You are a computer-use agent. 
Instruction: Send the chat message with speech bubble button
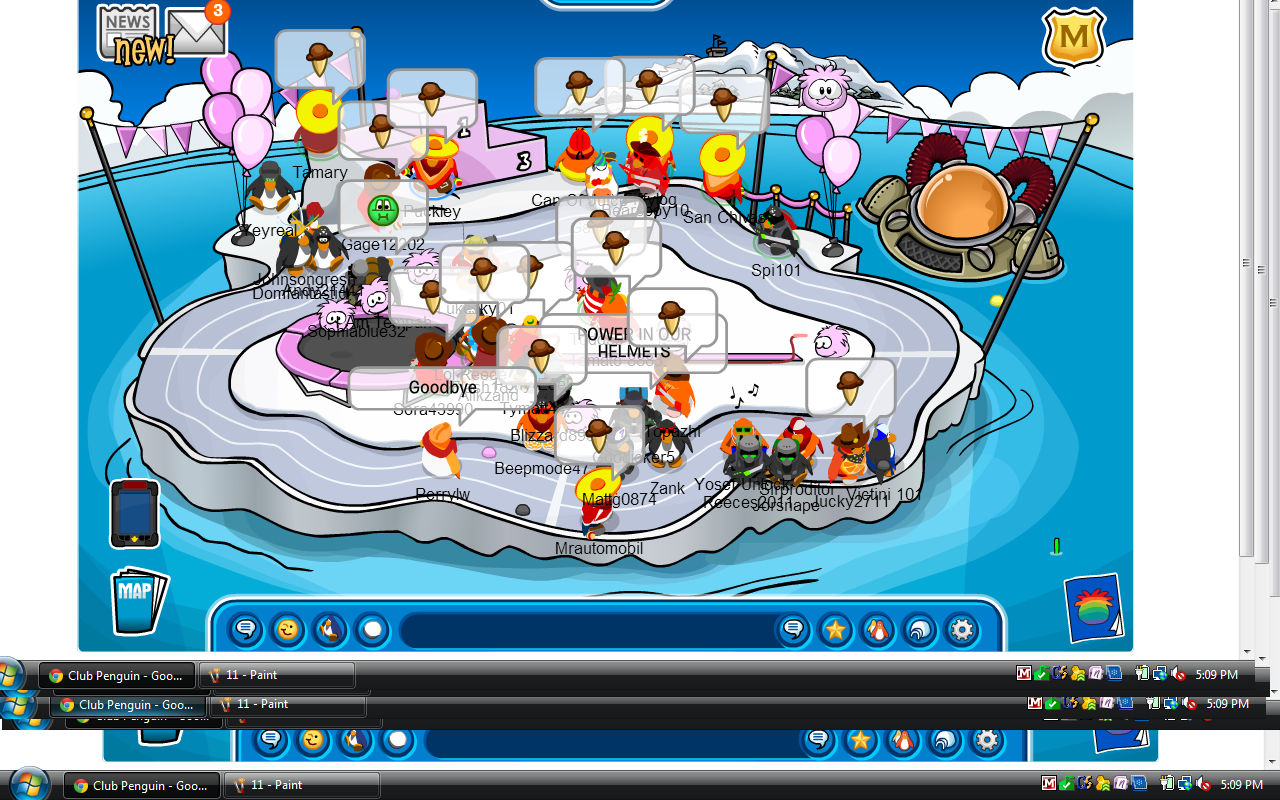click(793, 630)
